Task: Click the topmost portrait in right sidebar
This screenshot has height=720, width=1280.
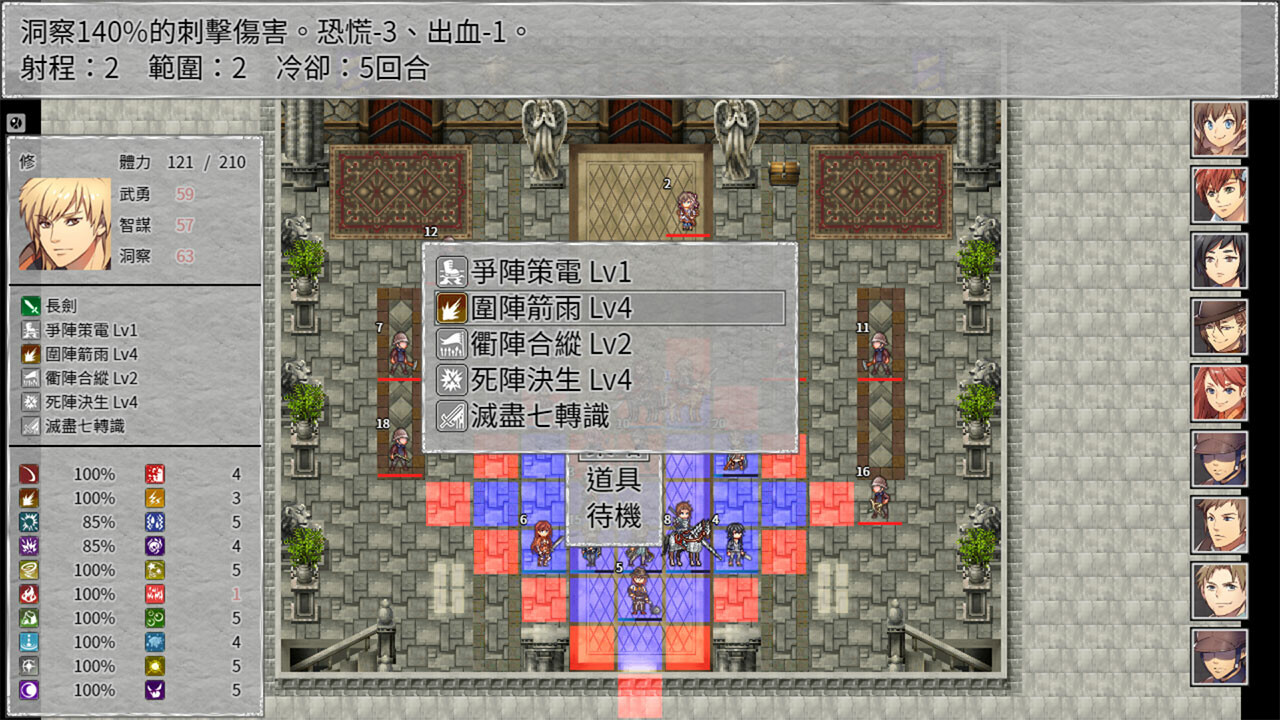Action: [x=1218, y=130]
